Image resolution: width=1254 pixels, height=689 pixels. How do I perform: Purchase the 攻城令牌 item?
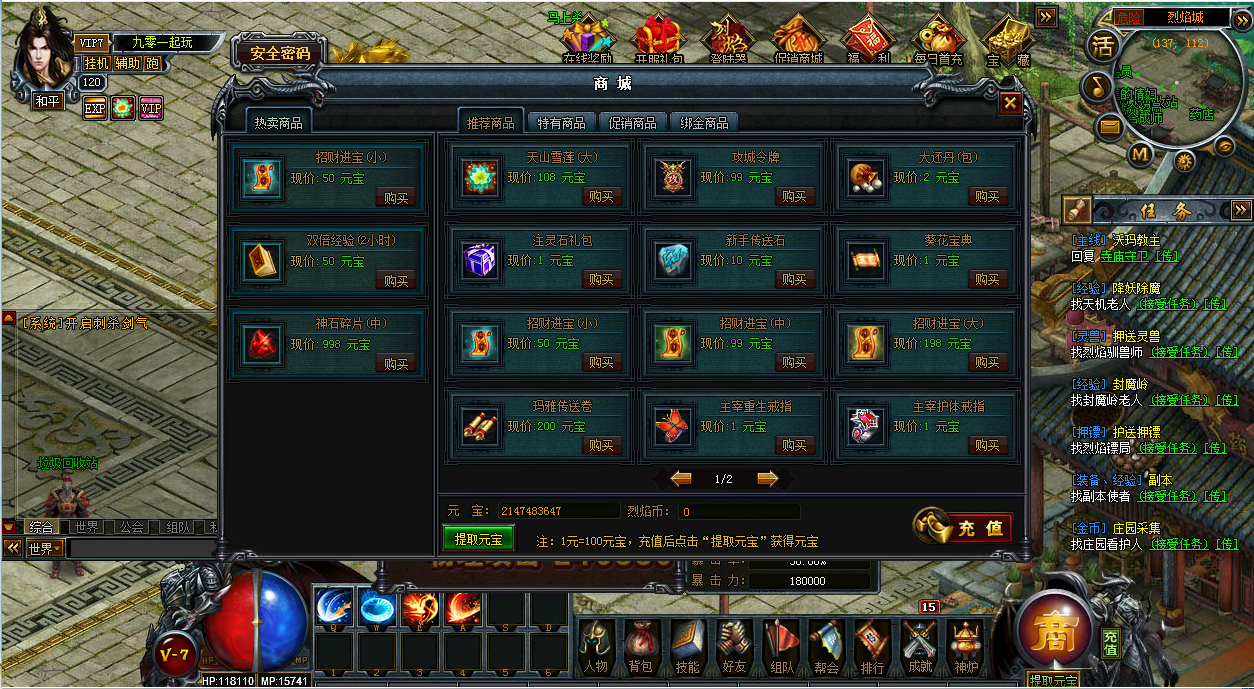point(794,197)
